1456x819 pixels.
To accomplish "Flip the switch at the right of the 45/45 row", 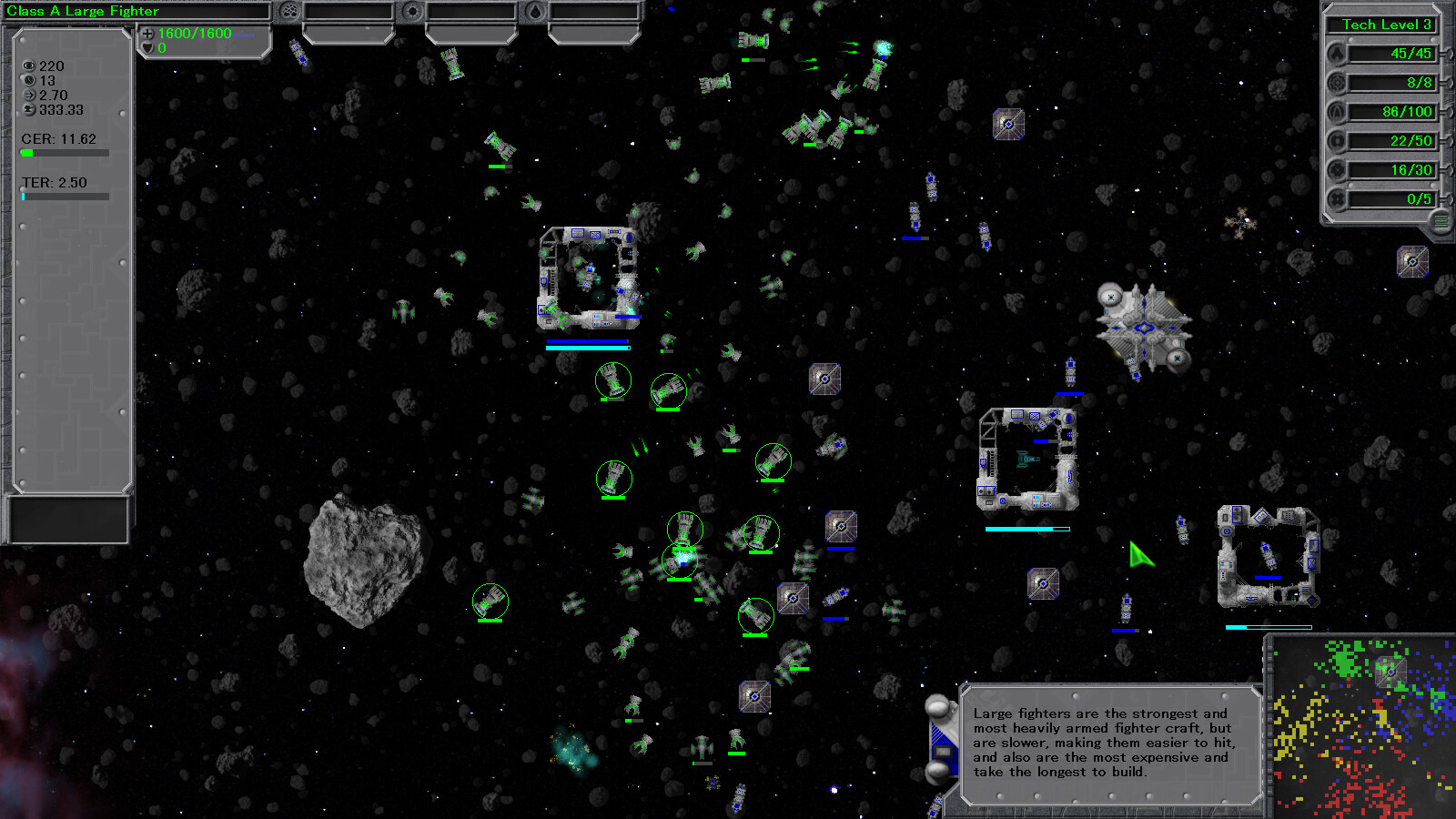I will pyautogui.click(x=1449, y=54).
